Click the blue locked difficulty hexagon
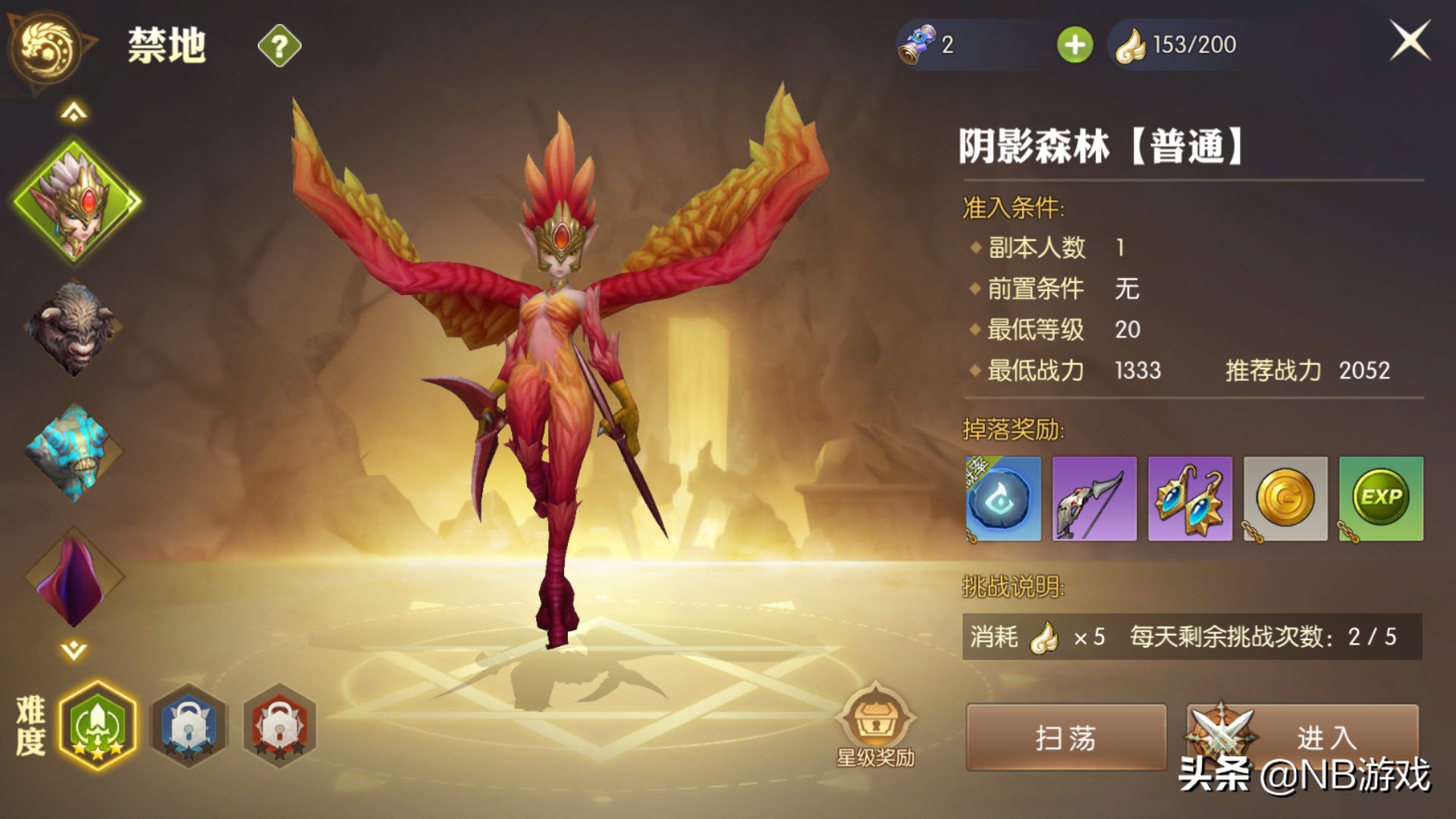The height and width of the screenshot is (819, 1456). 188,726
